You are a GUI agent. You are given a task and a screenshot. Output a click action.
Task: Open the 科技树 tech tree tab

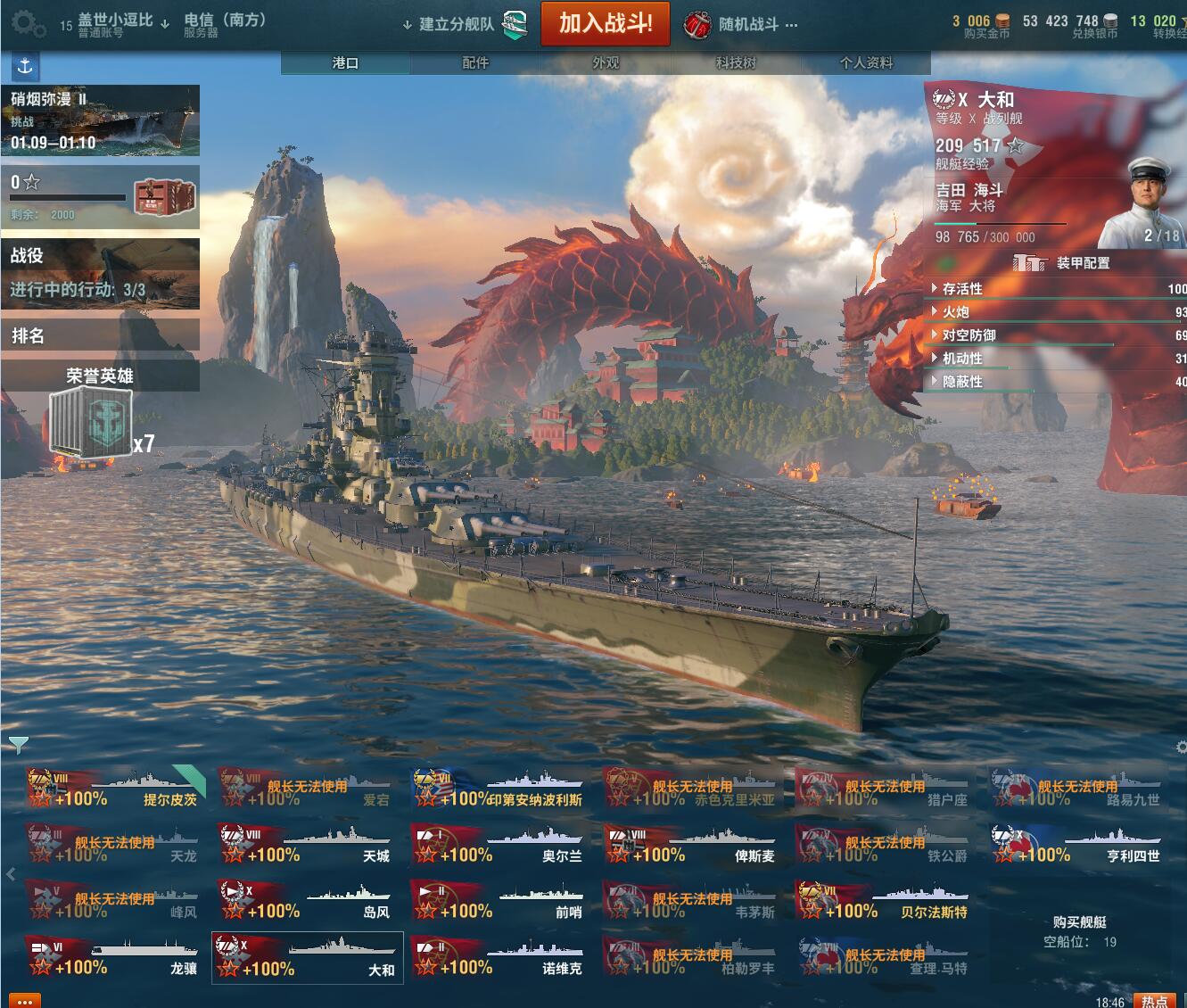click(736, 62)
